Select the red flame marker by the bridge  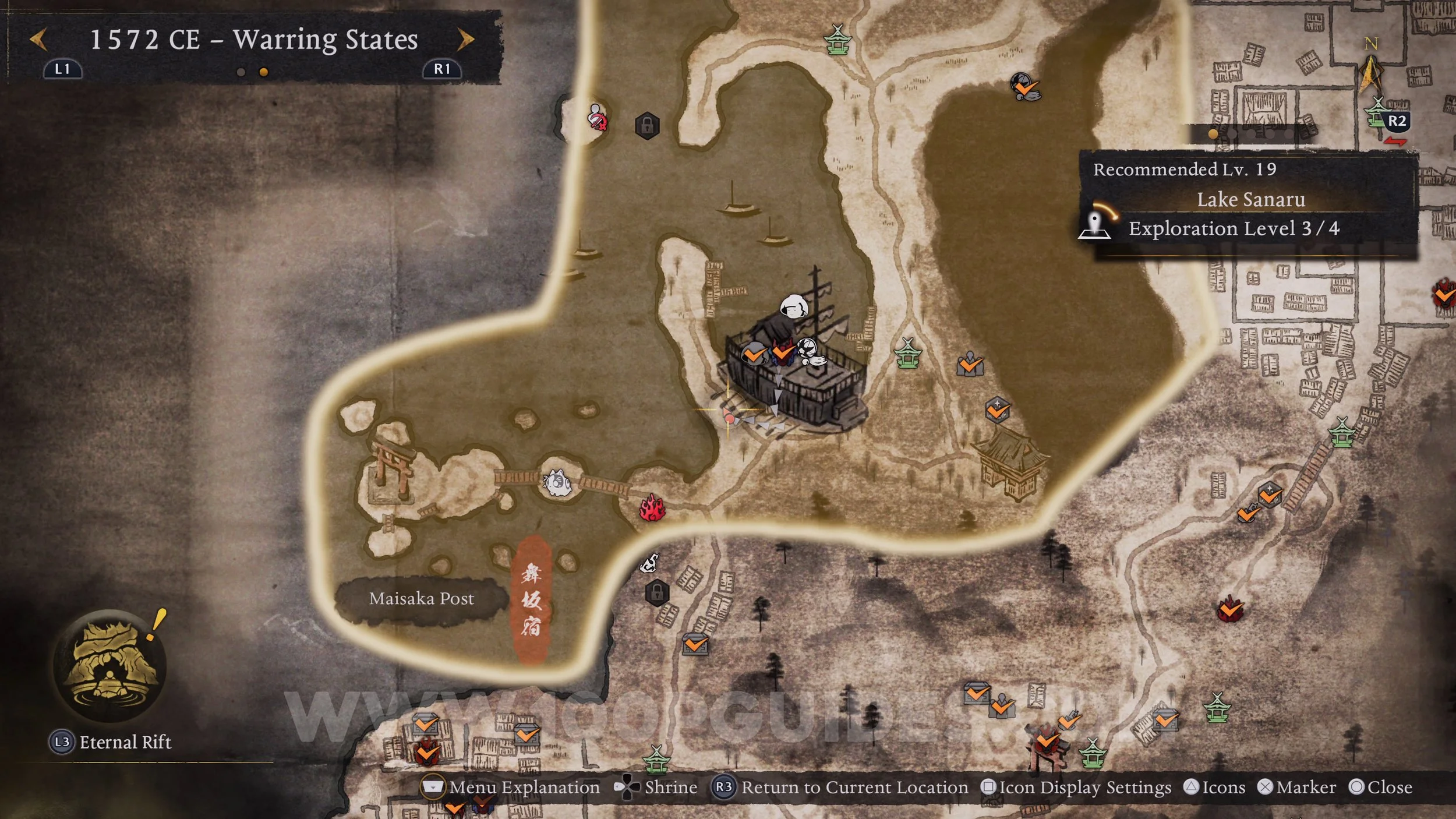click(652, 508)
